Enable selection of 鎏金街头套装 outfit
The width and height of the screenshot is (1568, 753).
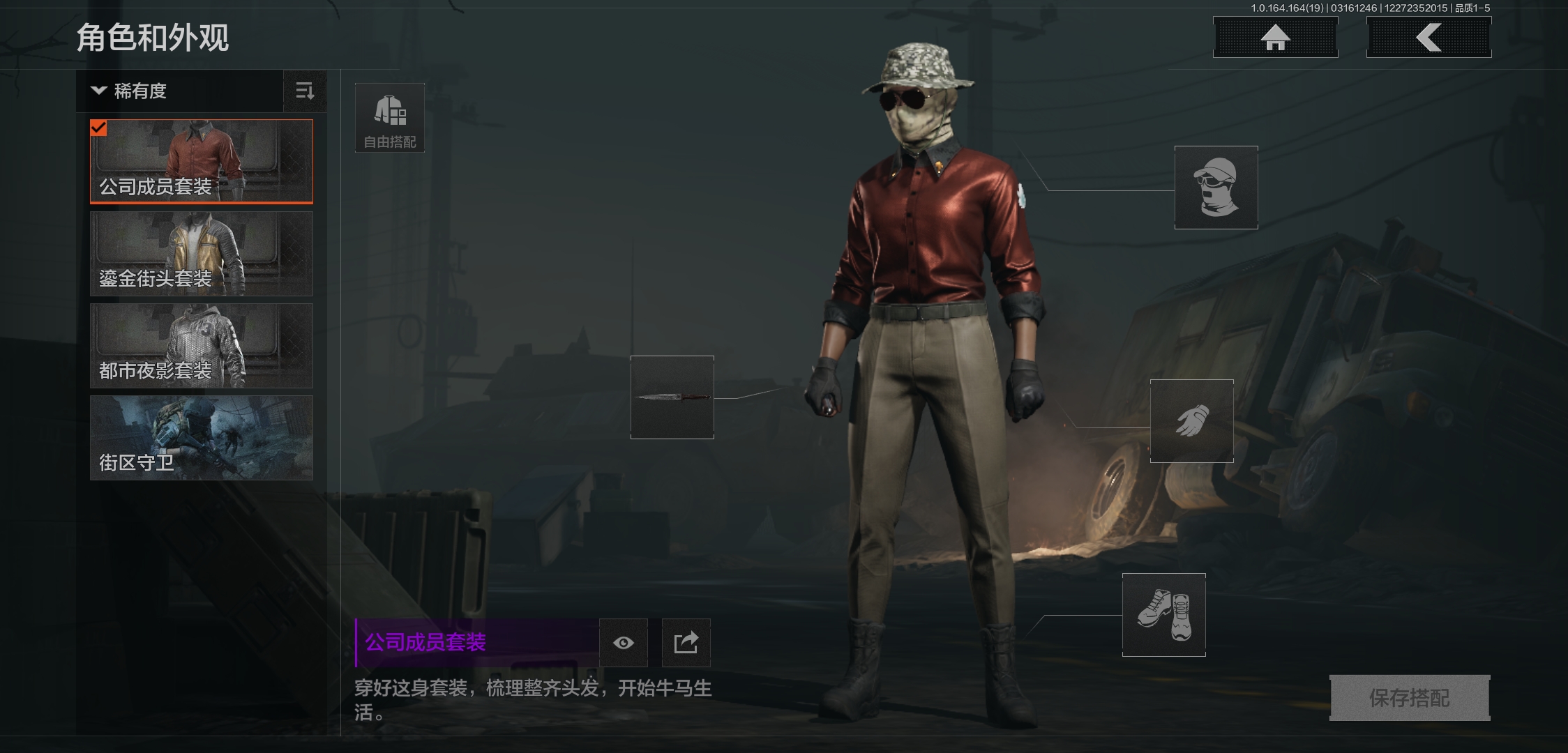(201, 254)
